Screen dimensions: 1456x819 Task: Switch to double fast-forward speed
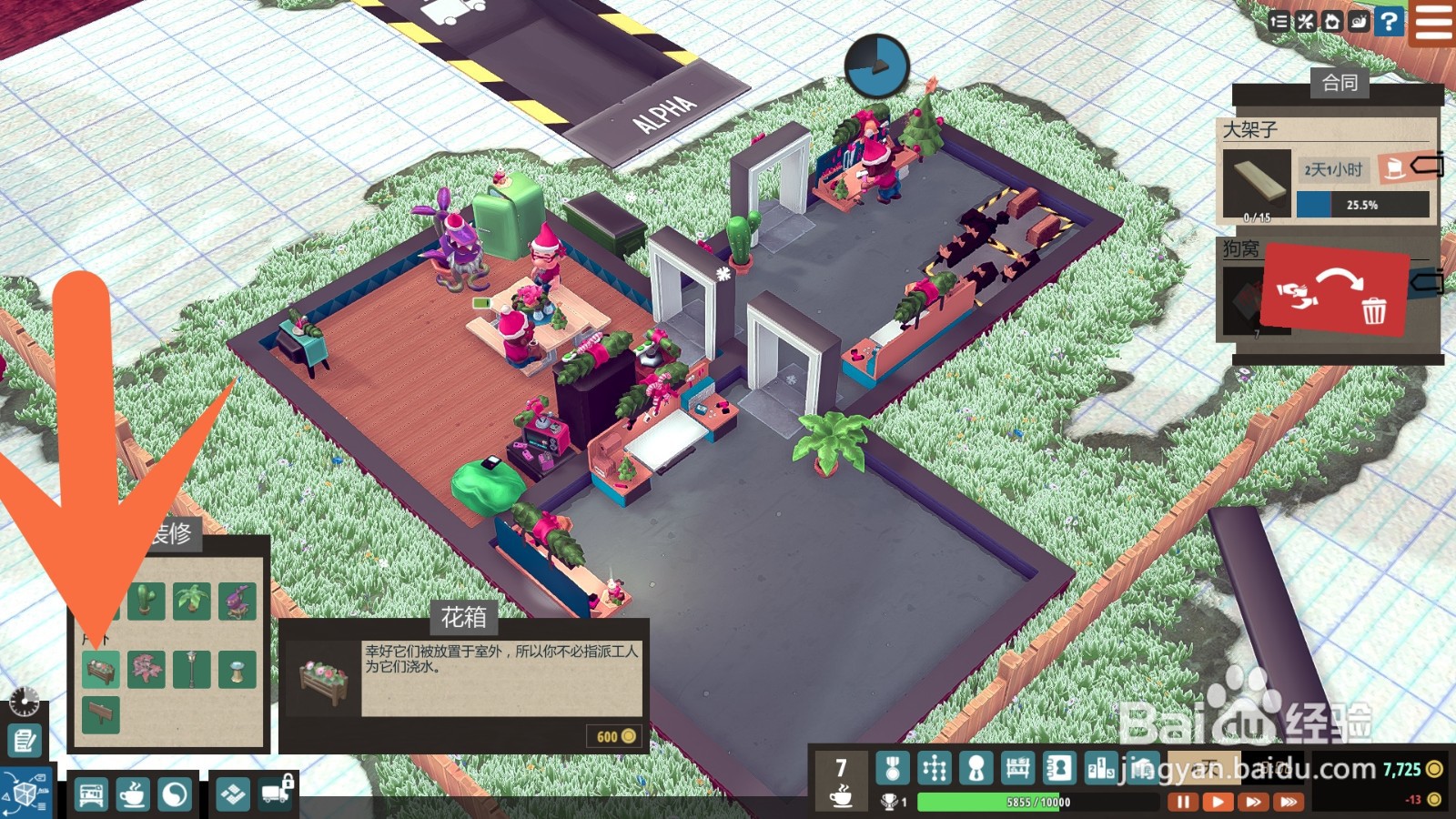1253,802
